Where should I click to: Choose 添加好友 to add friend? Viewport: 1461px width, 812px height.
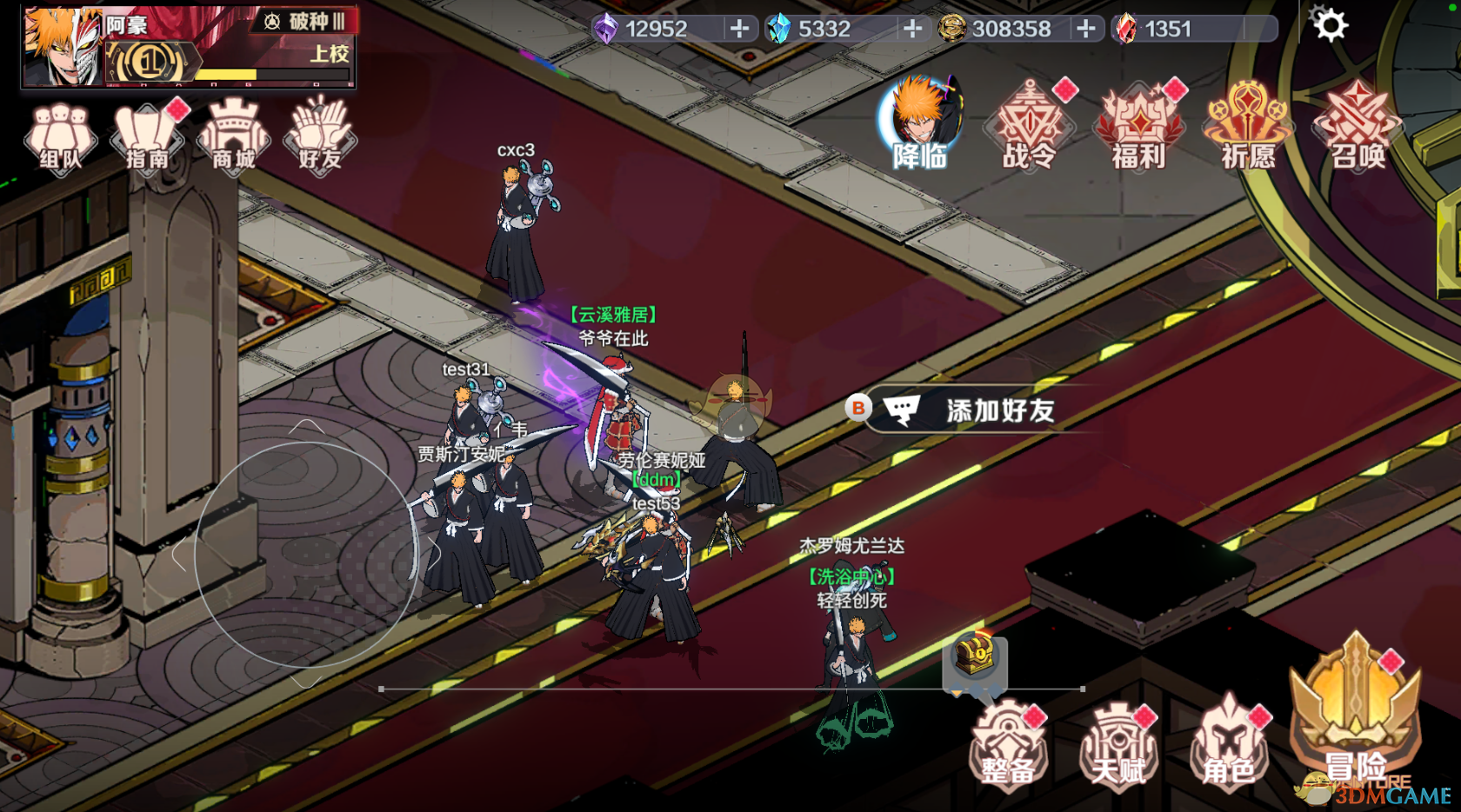tap(983, 409)
